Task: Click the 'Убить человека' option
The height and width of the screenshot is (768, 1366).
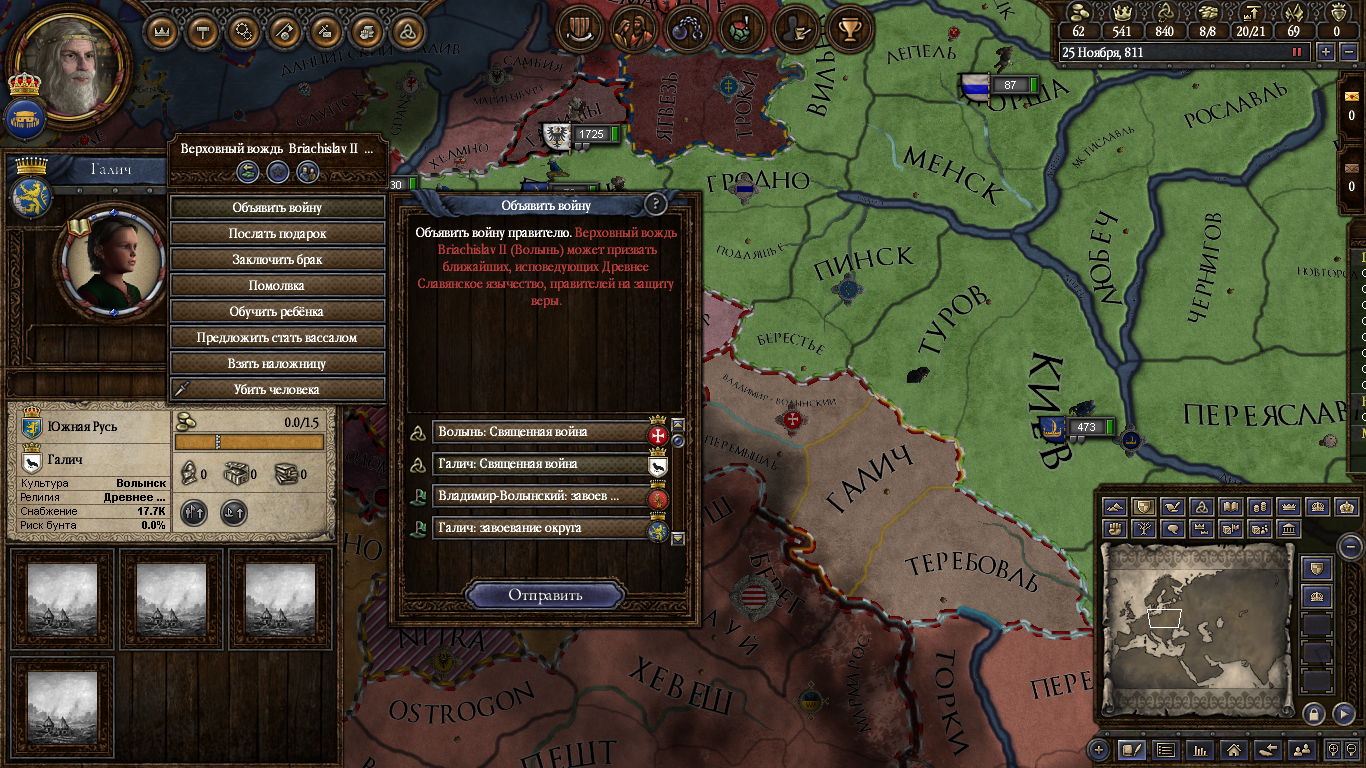Action: 277,390
